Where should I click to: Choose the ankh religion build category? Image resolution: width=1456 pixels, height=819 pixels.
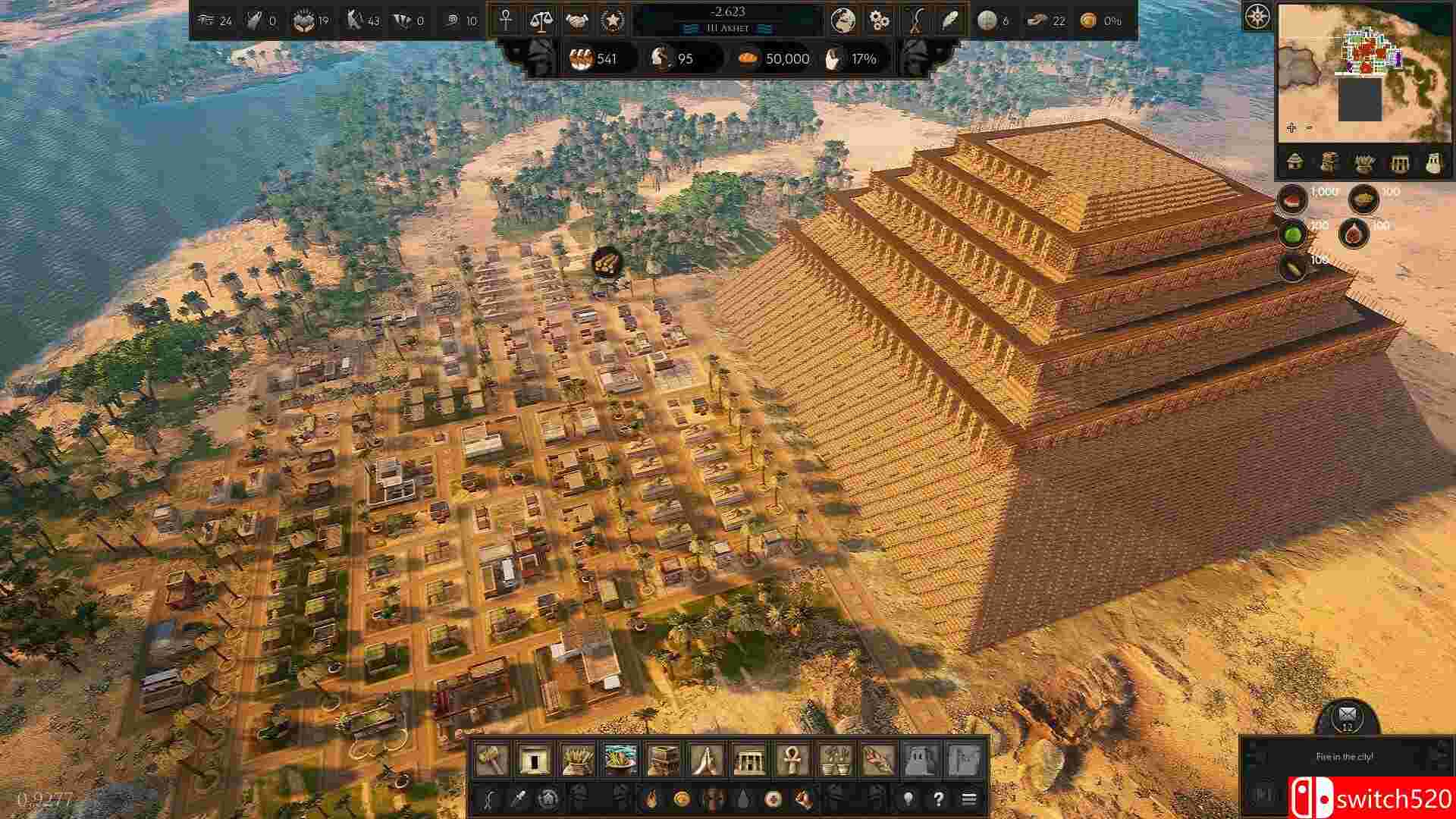coord(791,758)
